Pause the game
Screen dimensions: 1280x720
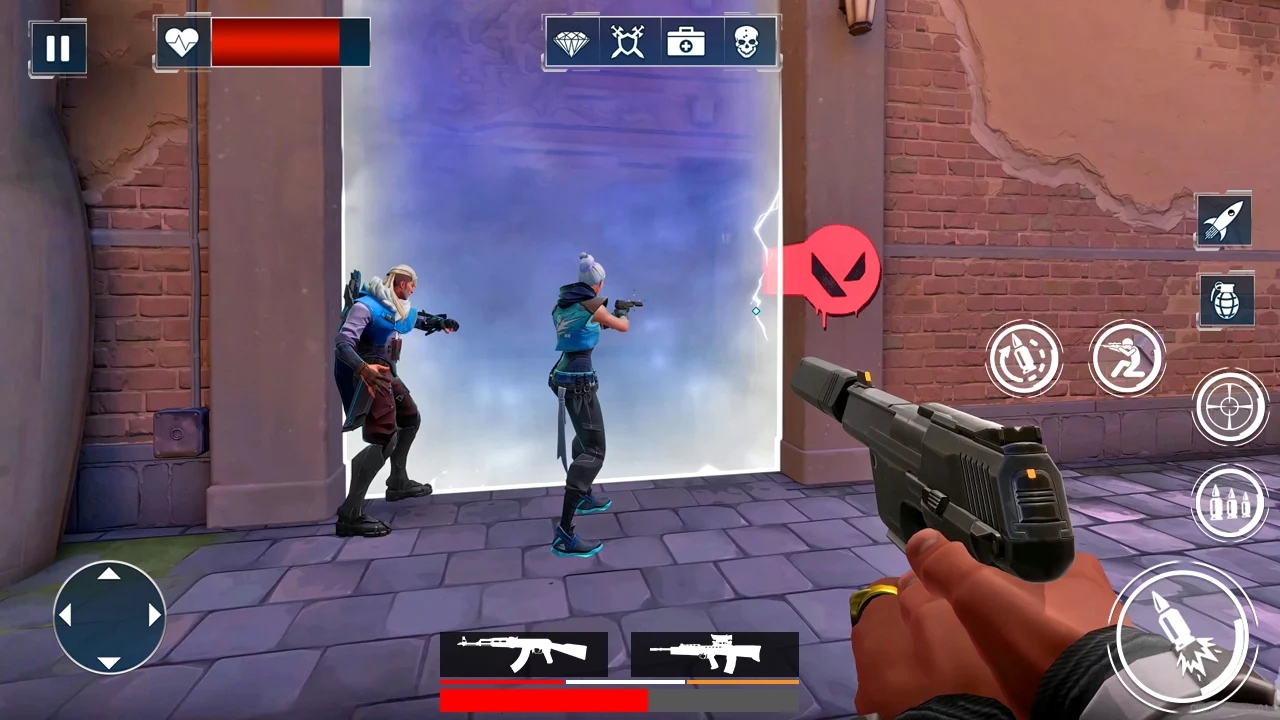[x=57, y=47]
